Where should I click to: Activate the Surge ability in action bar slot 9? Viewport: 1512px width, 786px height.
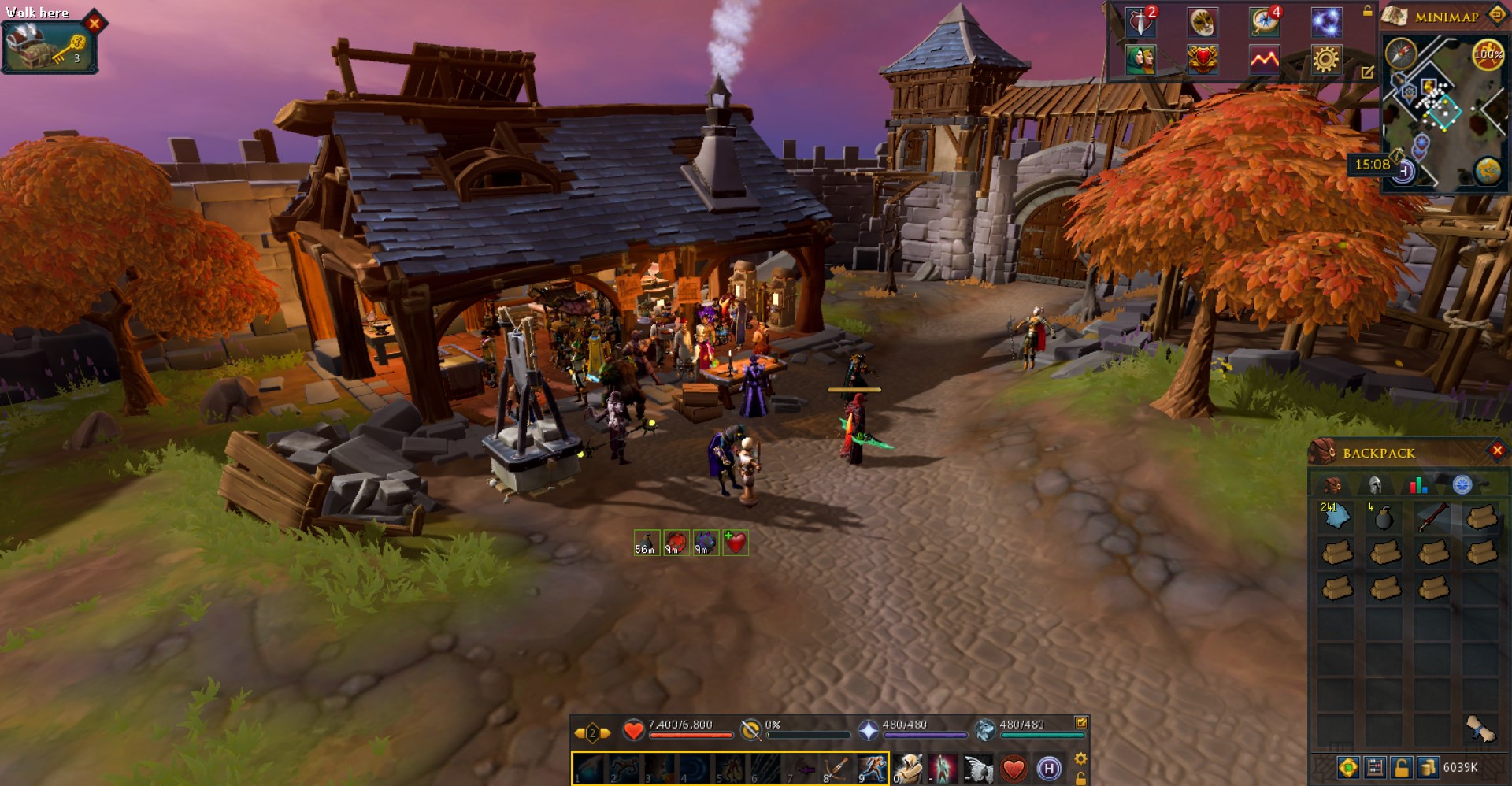point(873,767)
